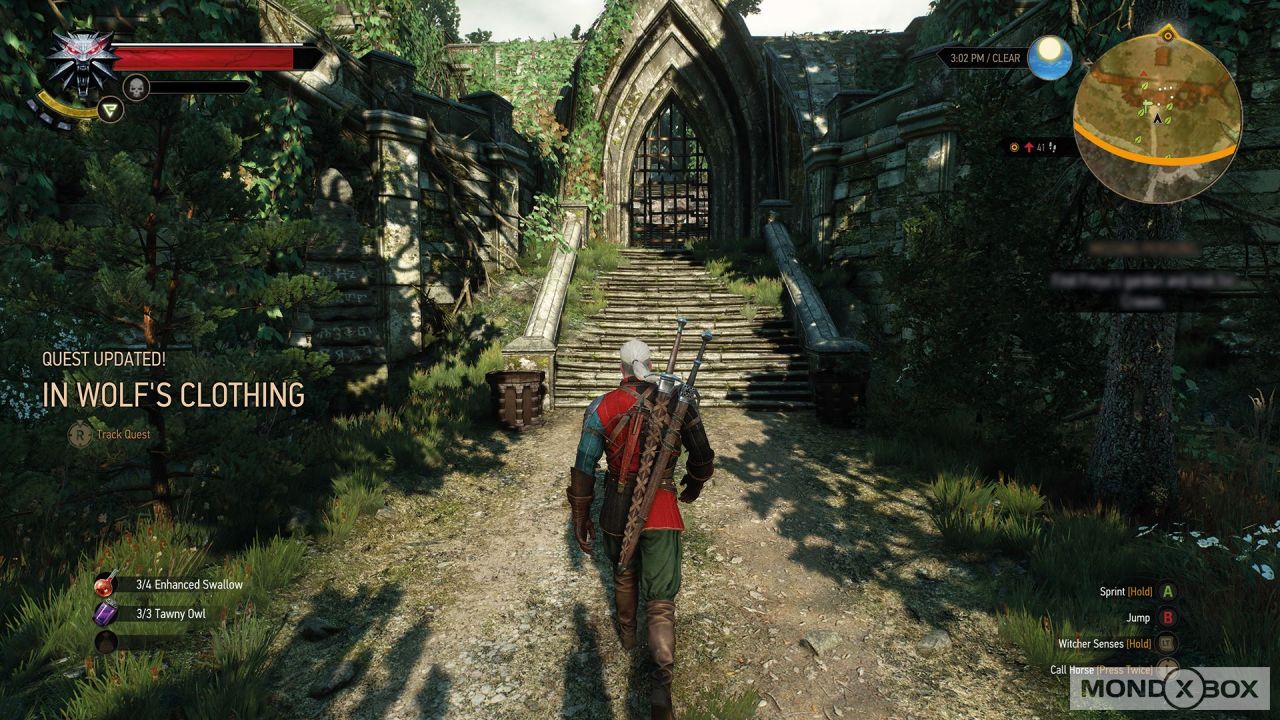Click the sun weather icon
The height and width of the screenshot is (720, 1280).
(x=1050, y=57)
